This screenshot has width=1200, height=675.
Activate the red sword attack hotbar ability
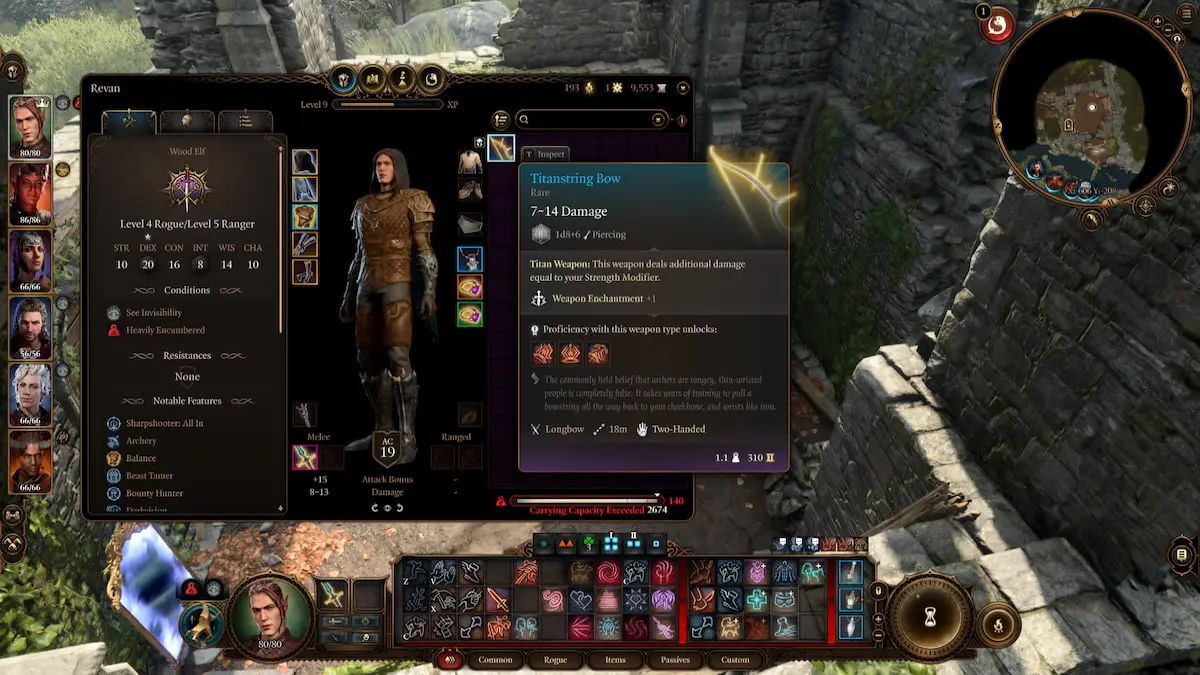coord(497,600)
